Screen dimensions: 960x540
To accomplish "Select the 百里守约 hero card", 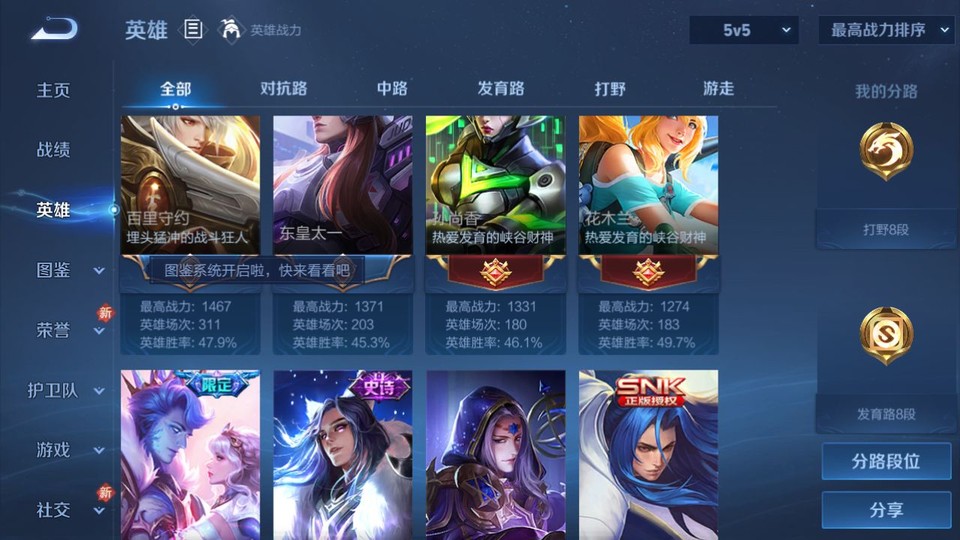I will click(x=190, y=190).
